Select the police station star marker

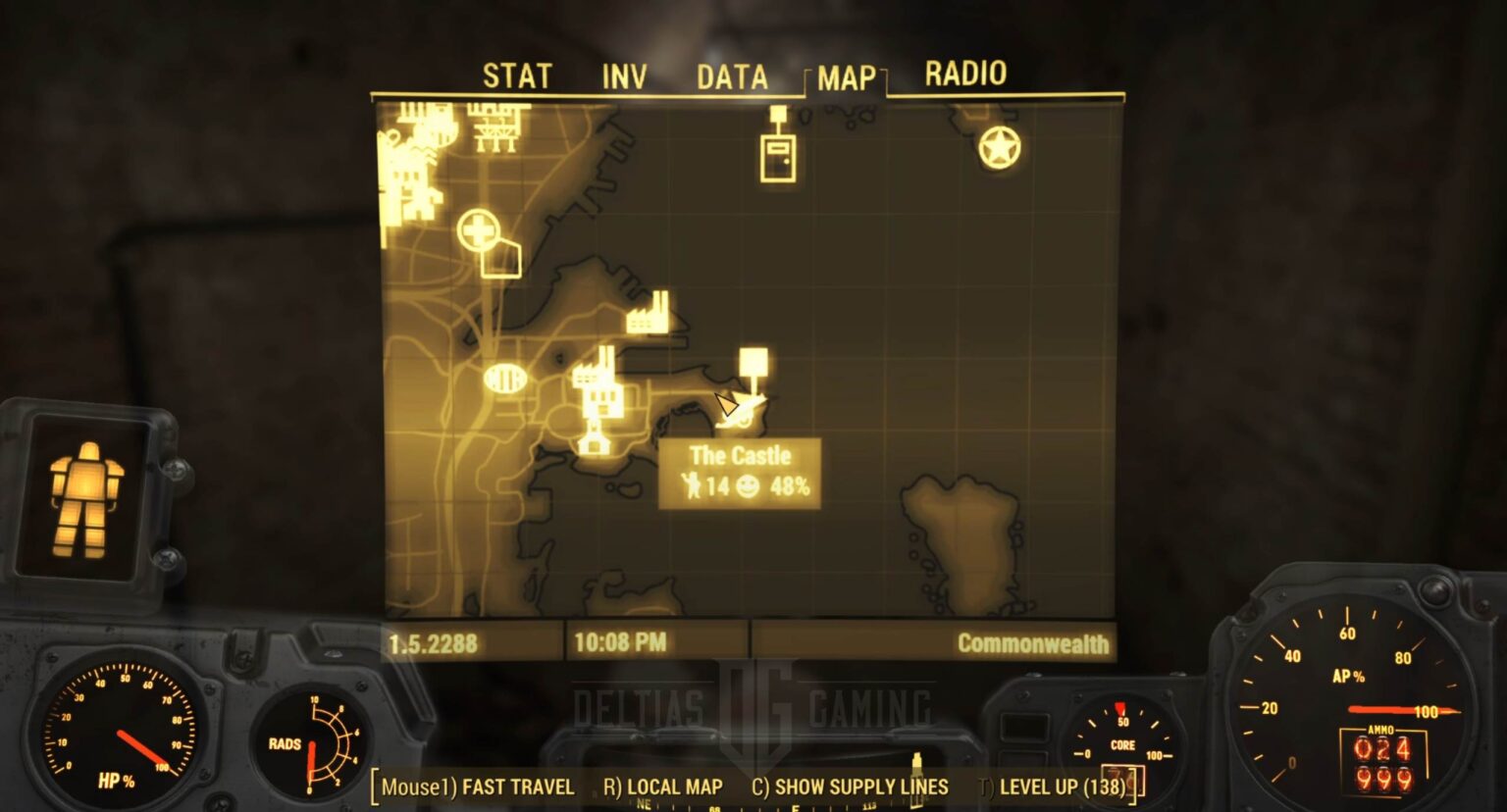click(x=998, y=149)
